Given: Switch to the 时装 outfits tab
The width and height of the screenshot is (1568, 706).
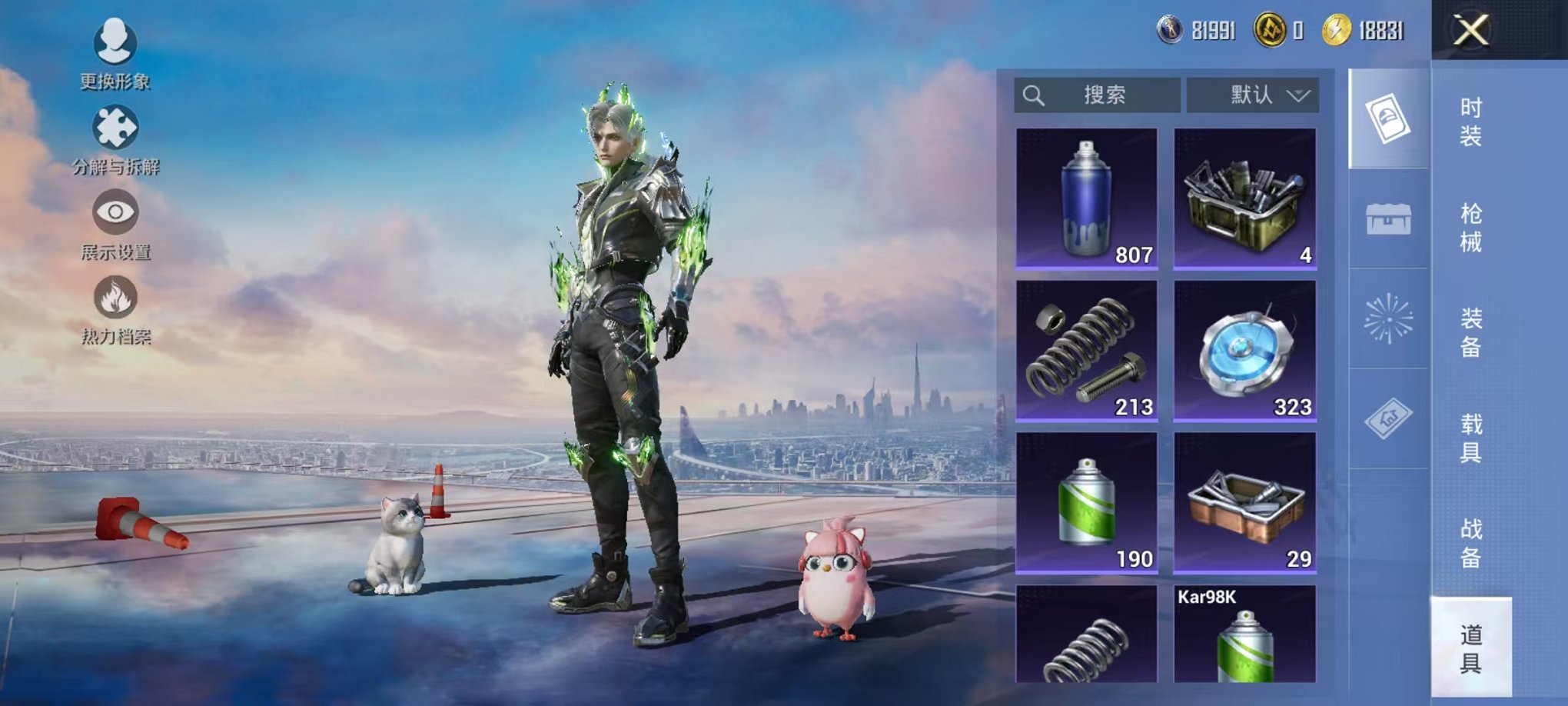Looking at the screenshot, I should (x=1470, y=122).
